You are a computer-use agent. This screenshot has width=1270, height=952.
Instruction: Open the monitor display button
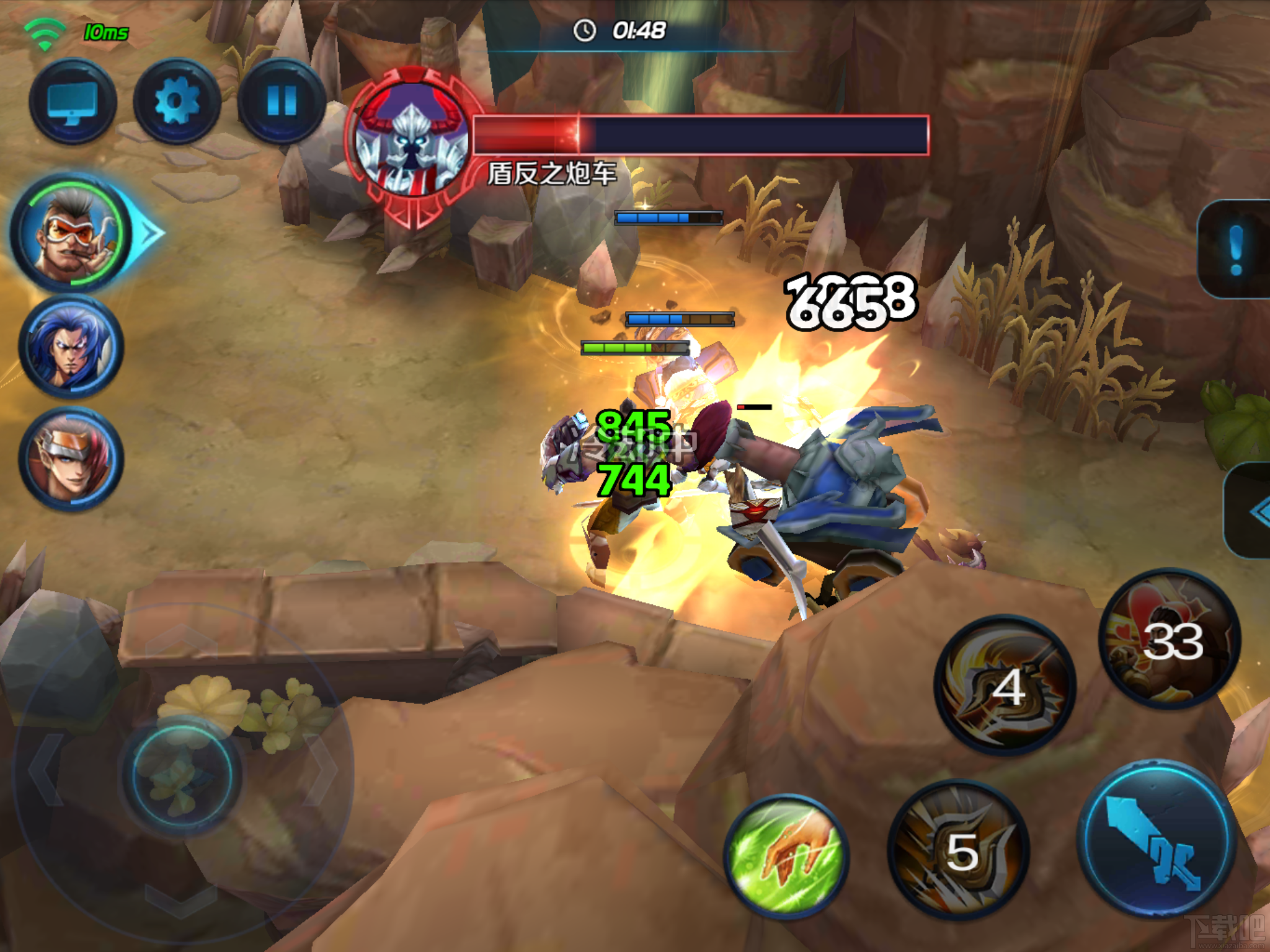pos(73,102)
